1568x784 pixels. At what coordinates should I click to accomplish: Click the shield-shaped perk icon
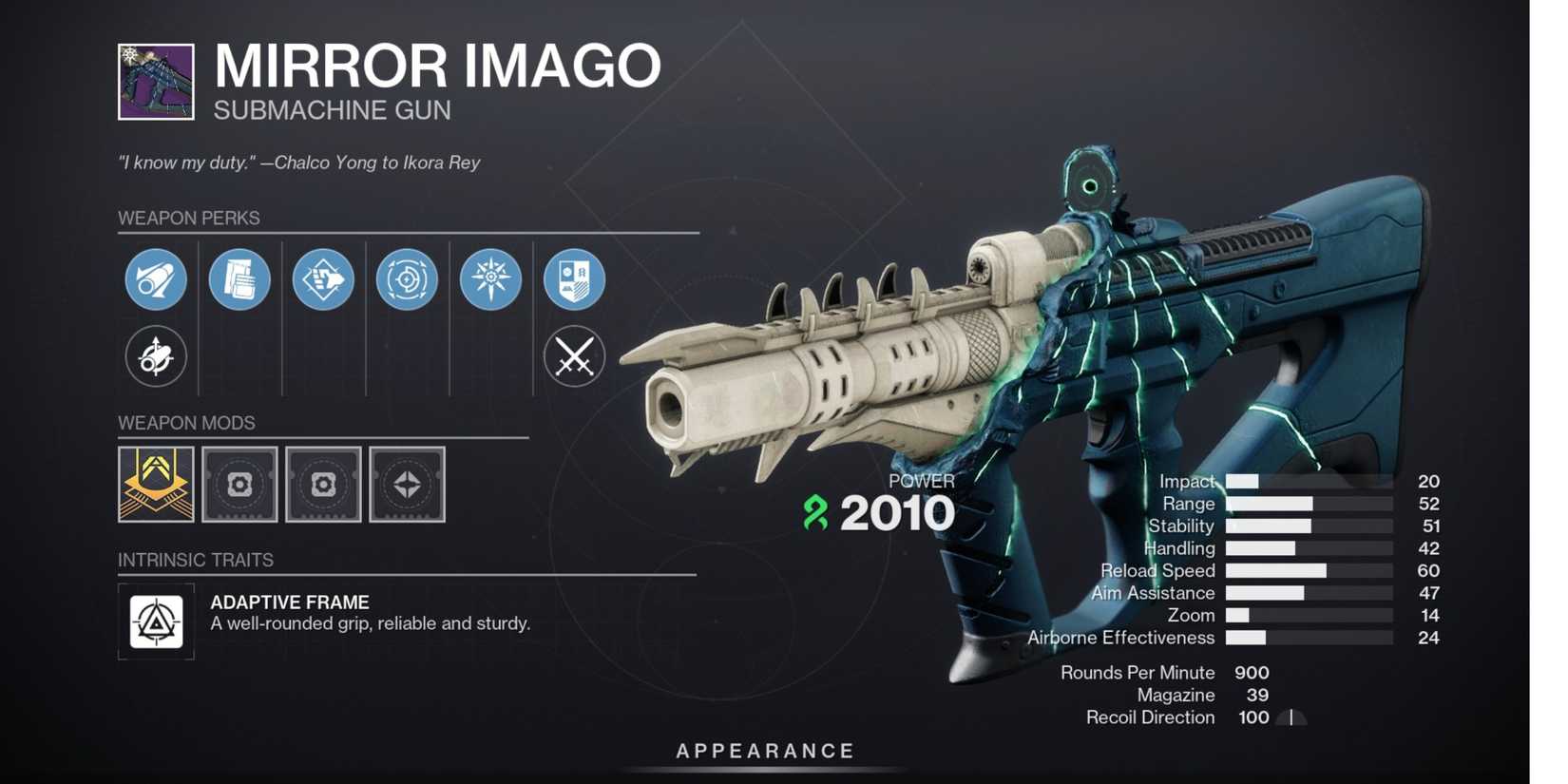(x=574, y=279)
